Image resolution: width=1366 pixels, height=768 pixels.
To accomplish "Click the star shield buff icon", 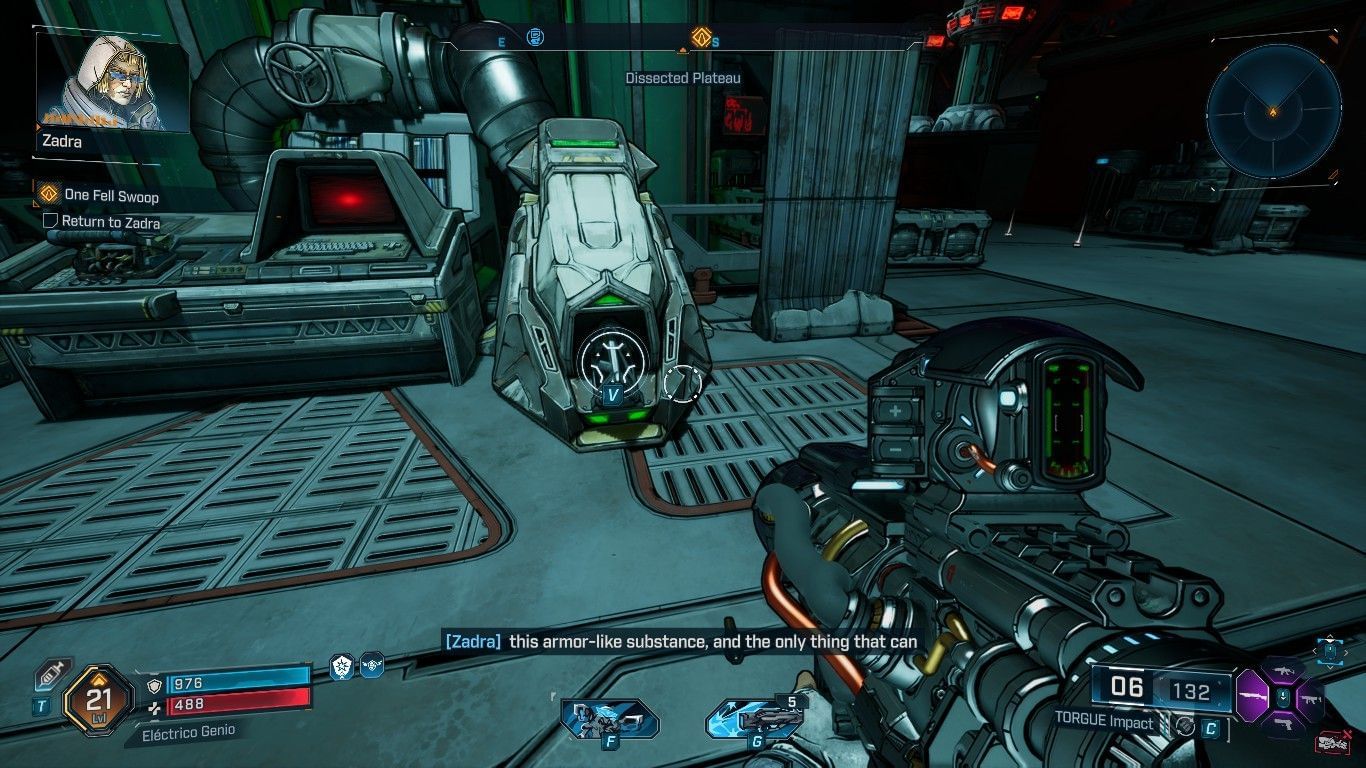I will 342,667.
